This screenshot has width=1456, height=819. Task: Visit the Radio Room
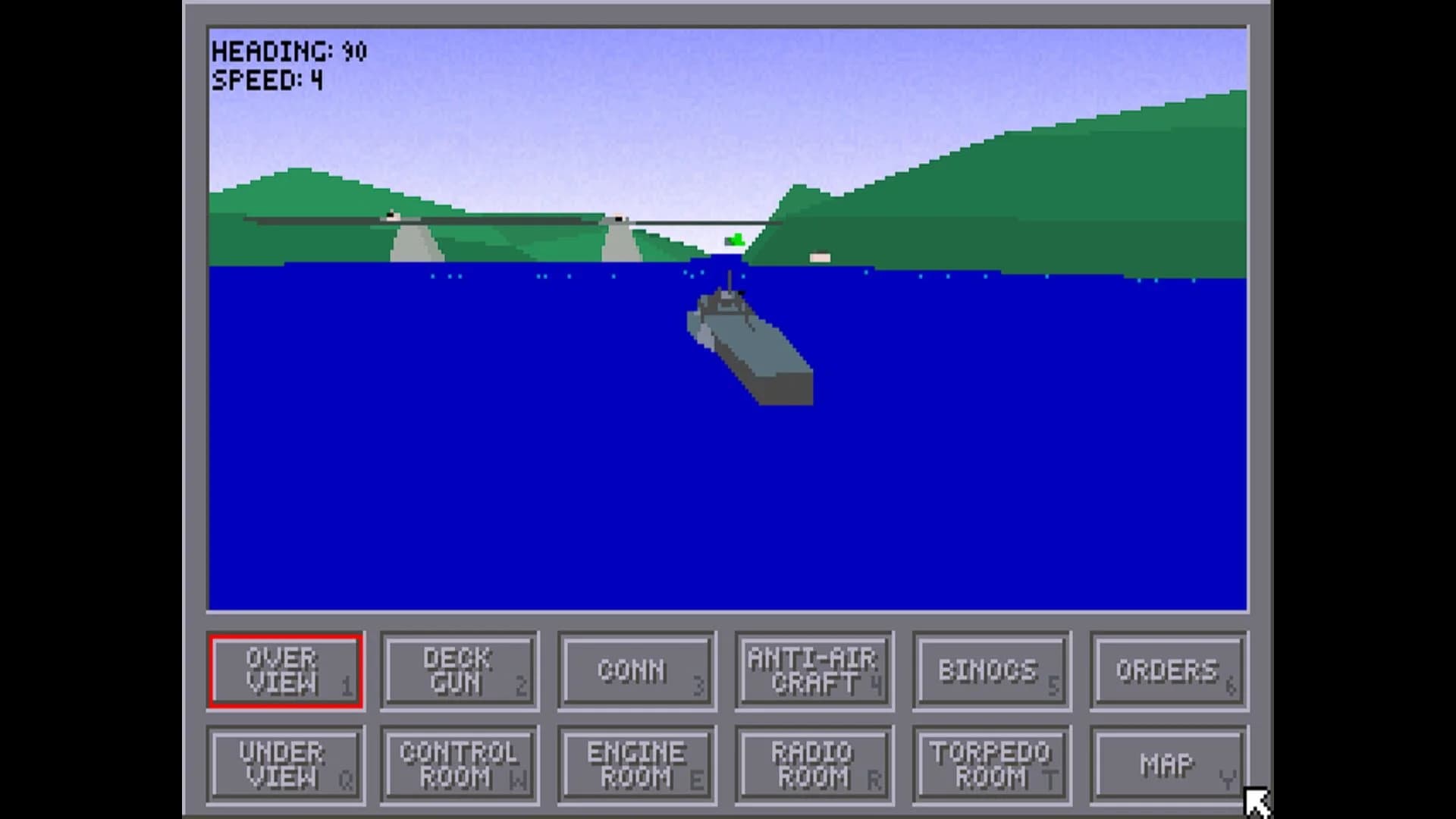[x=813, y=764]
